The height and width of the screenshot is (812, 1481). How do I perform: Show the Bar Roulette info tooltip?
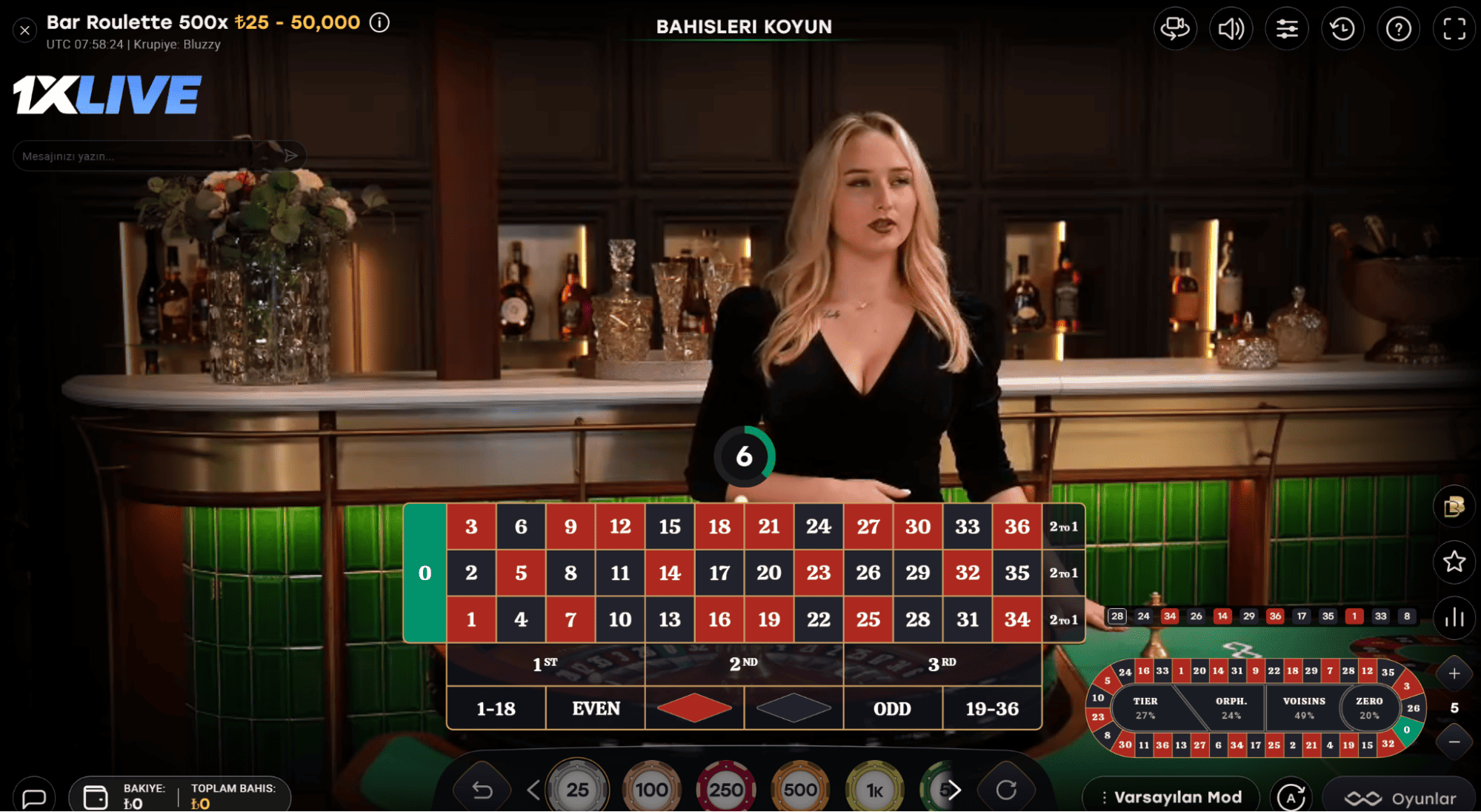pos(379,23)
